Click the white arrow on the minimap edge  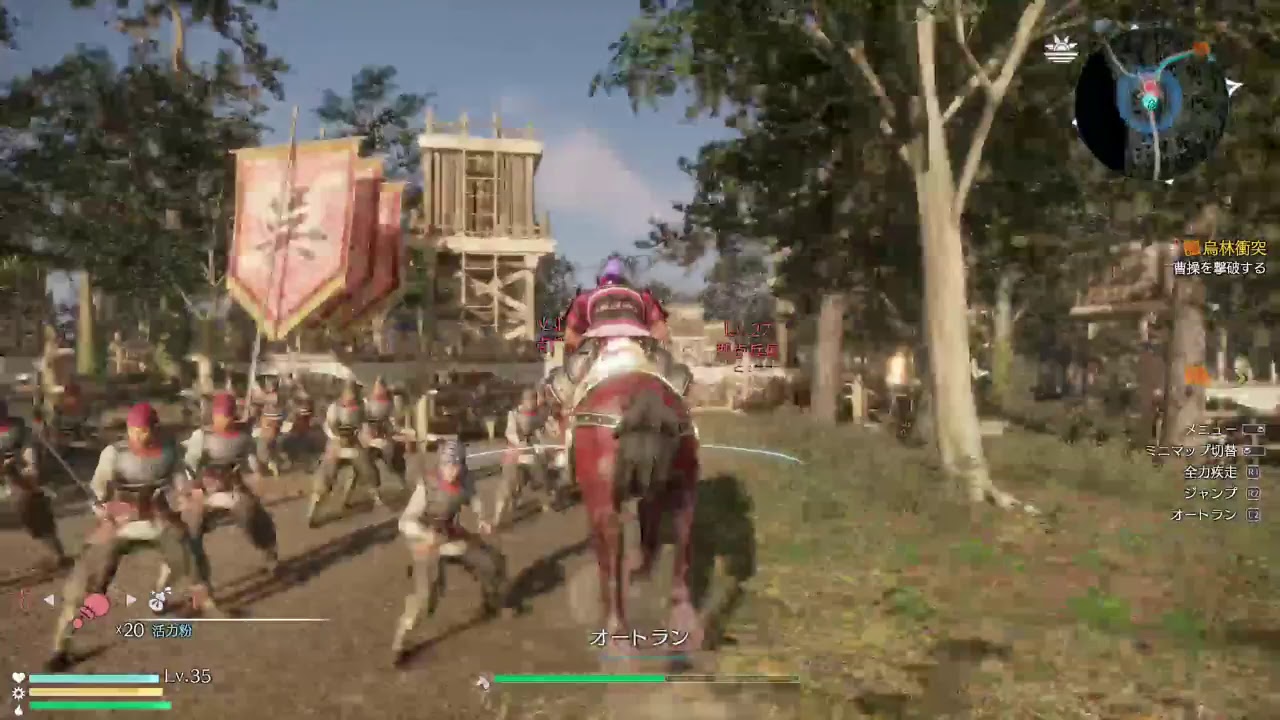click(x=1235, y=86)
